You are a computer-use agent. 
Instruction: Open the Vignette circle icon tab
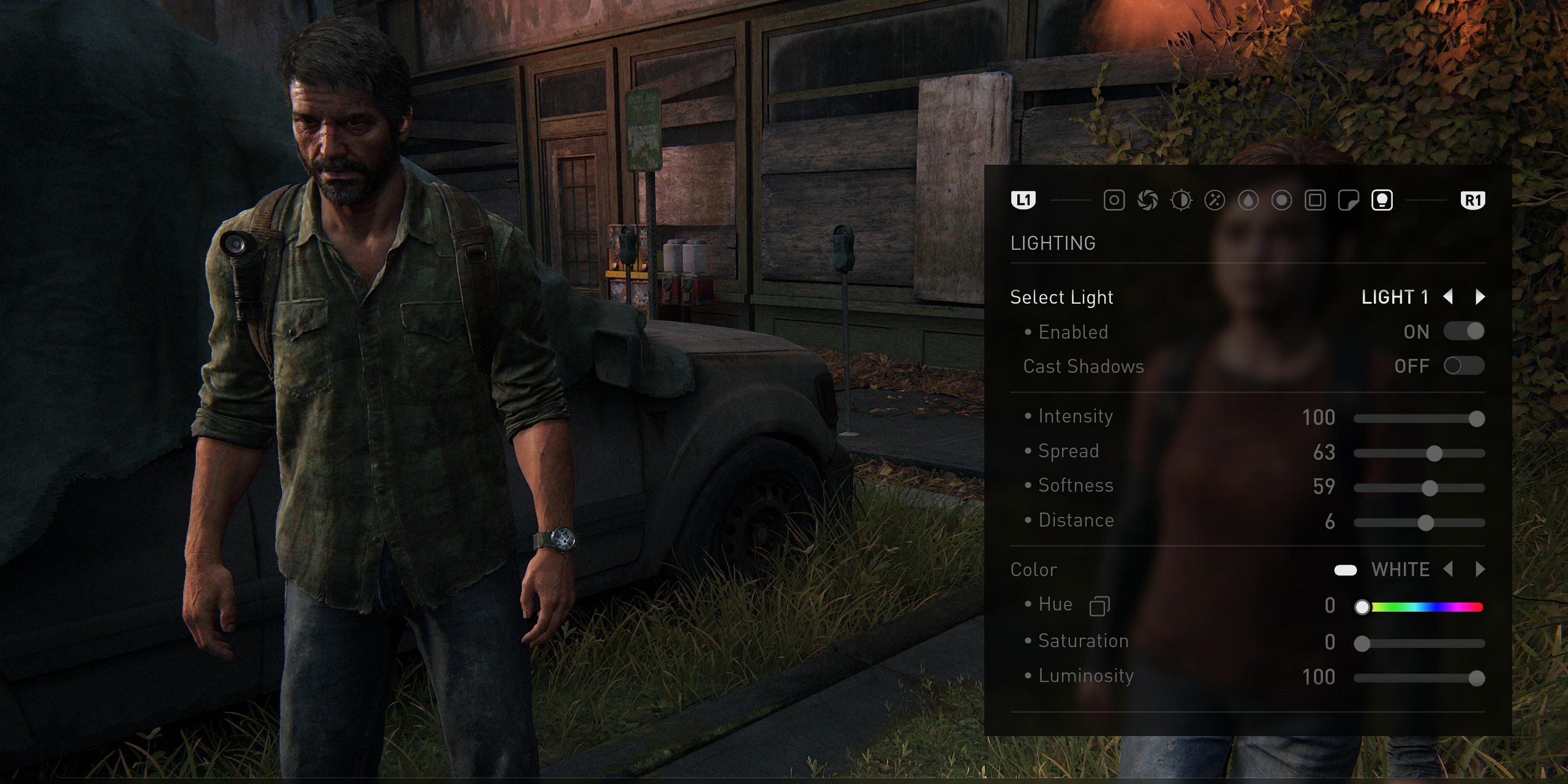pos(1283,201)
